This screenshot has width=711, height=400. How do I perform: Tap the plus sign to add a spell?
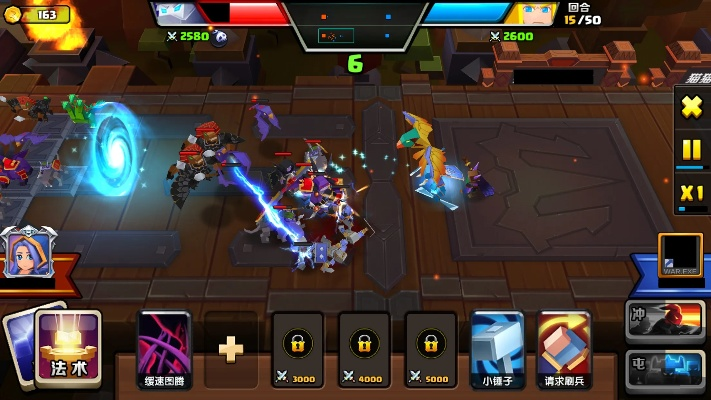[231, 348]
